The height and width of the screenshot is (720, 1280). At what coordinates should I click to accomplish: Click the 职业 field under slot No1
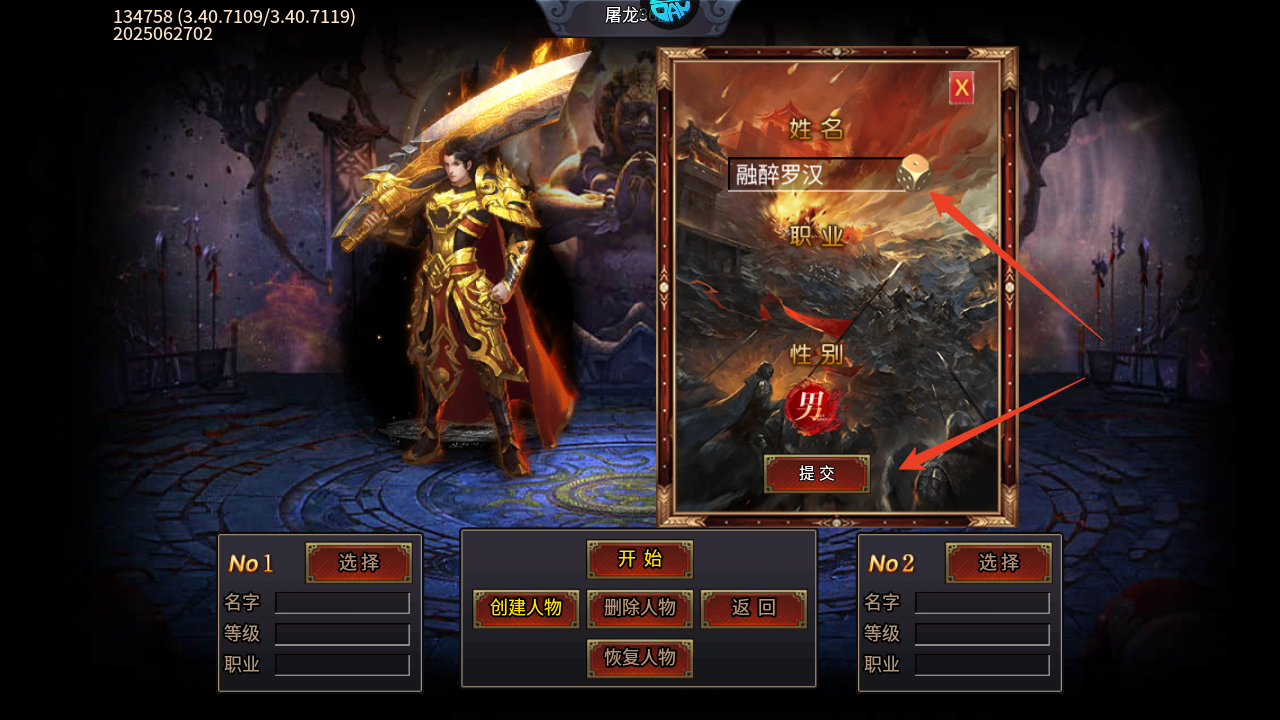(342, 663)
